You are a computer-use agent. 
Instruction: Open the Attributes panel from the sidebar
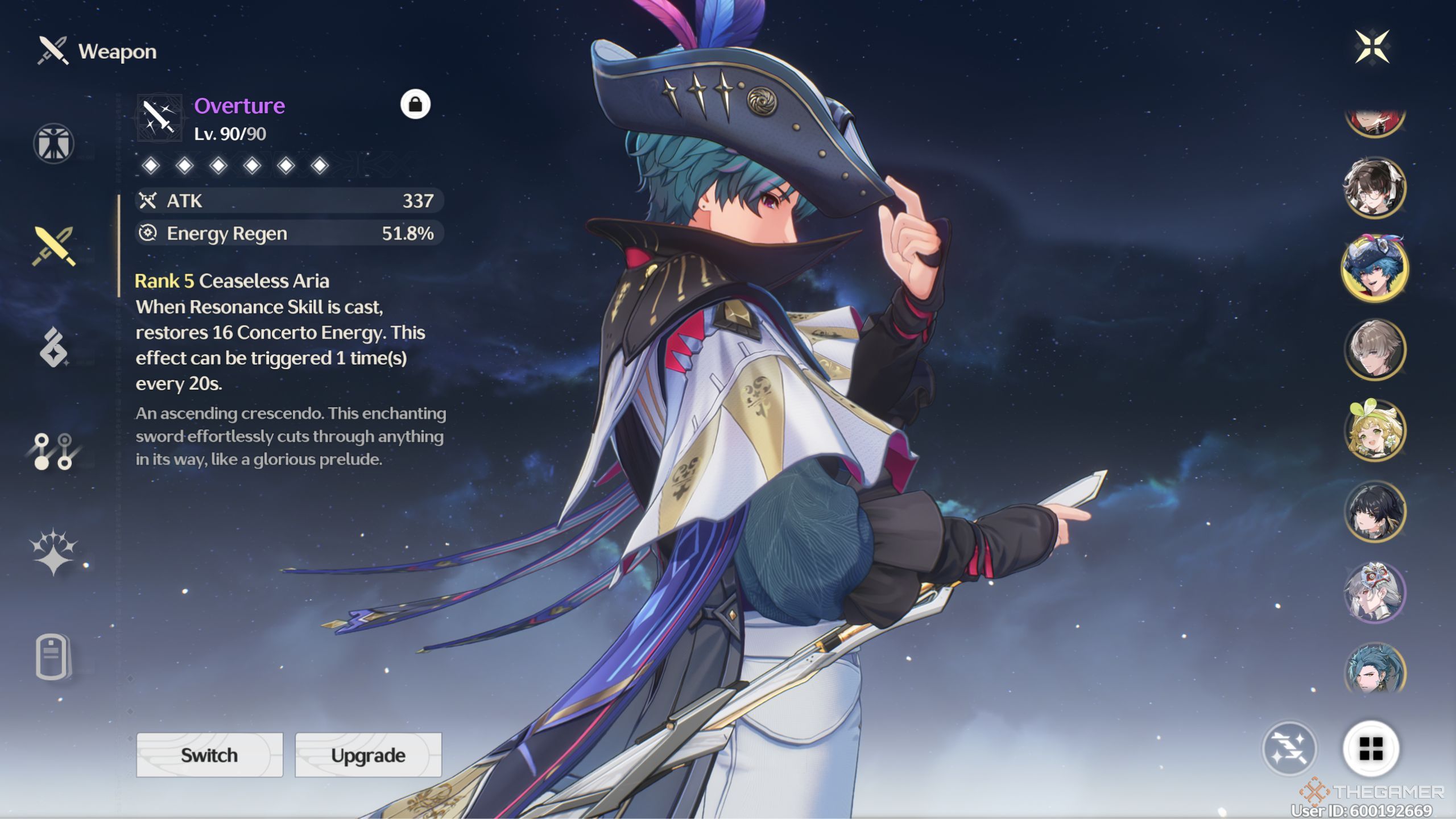[54, 143]
